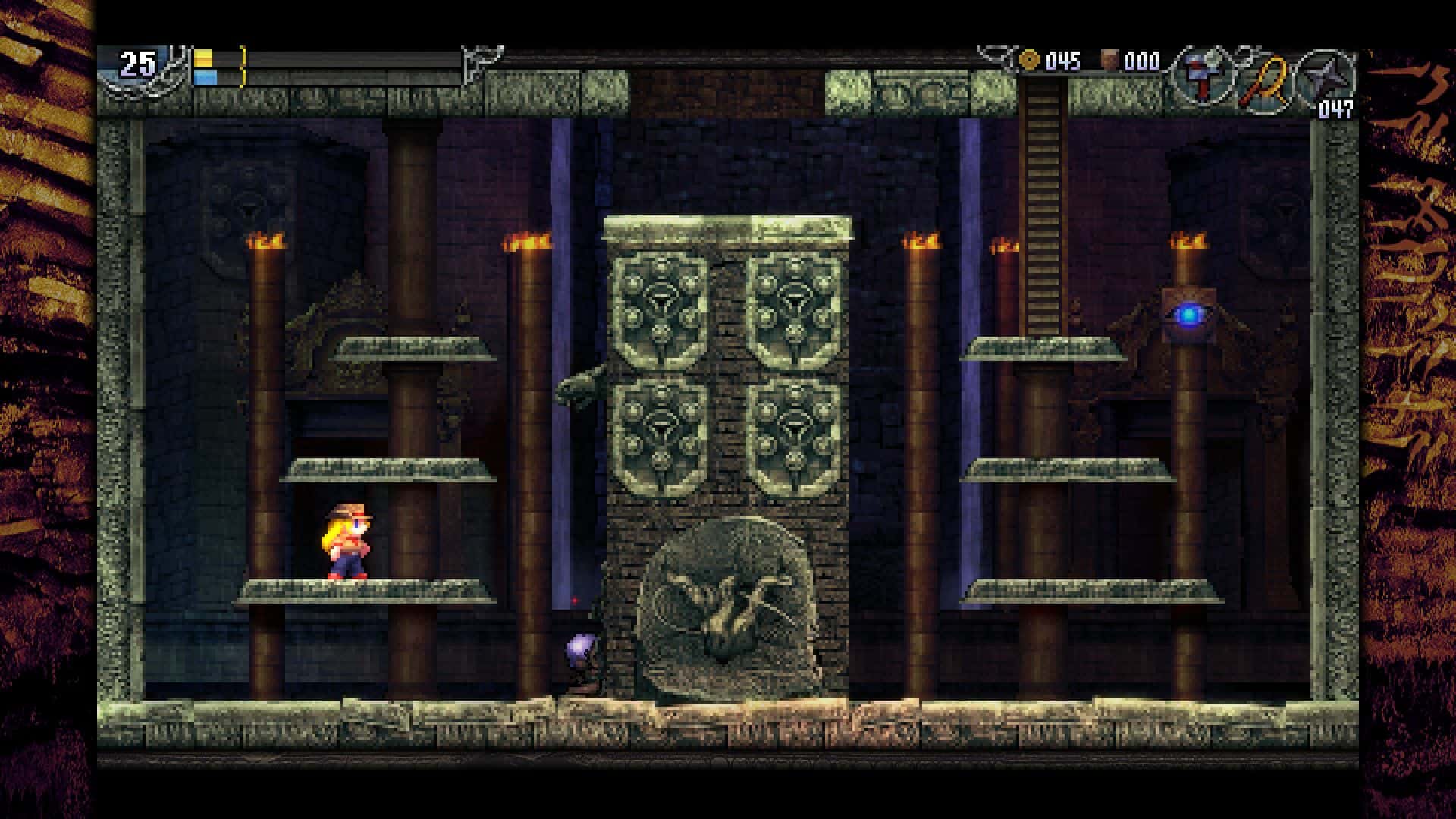This screenshot has width=1456, height=819.
Task: Click the gold coin icon beside the 045 counter
Action: click(x=1030, y=59)
